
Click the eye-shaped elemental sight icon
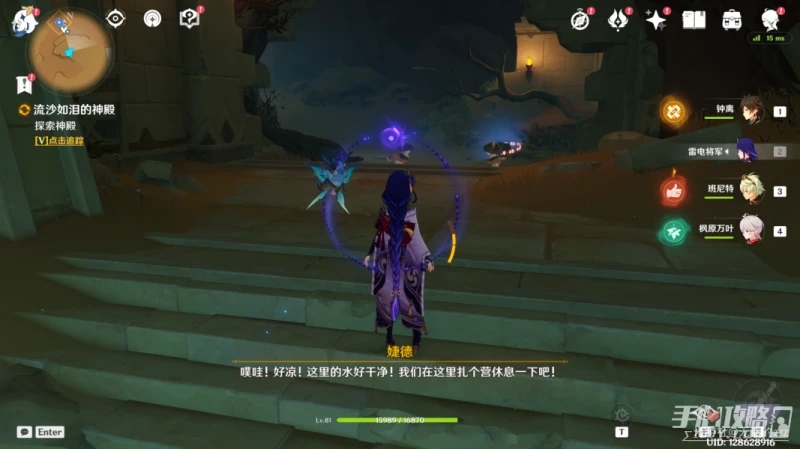tap(116, 18)
